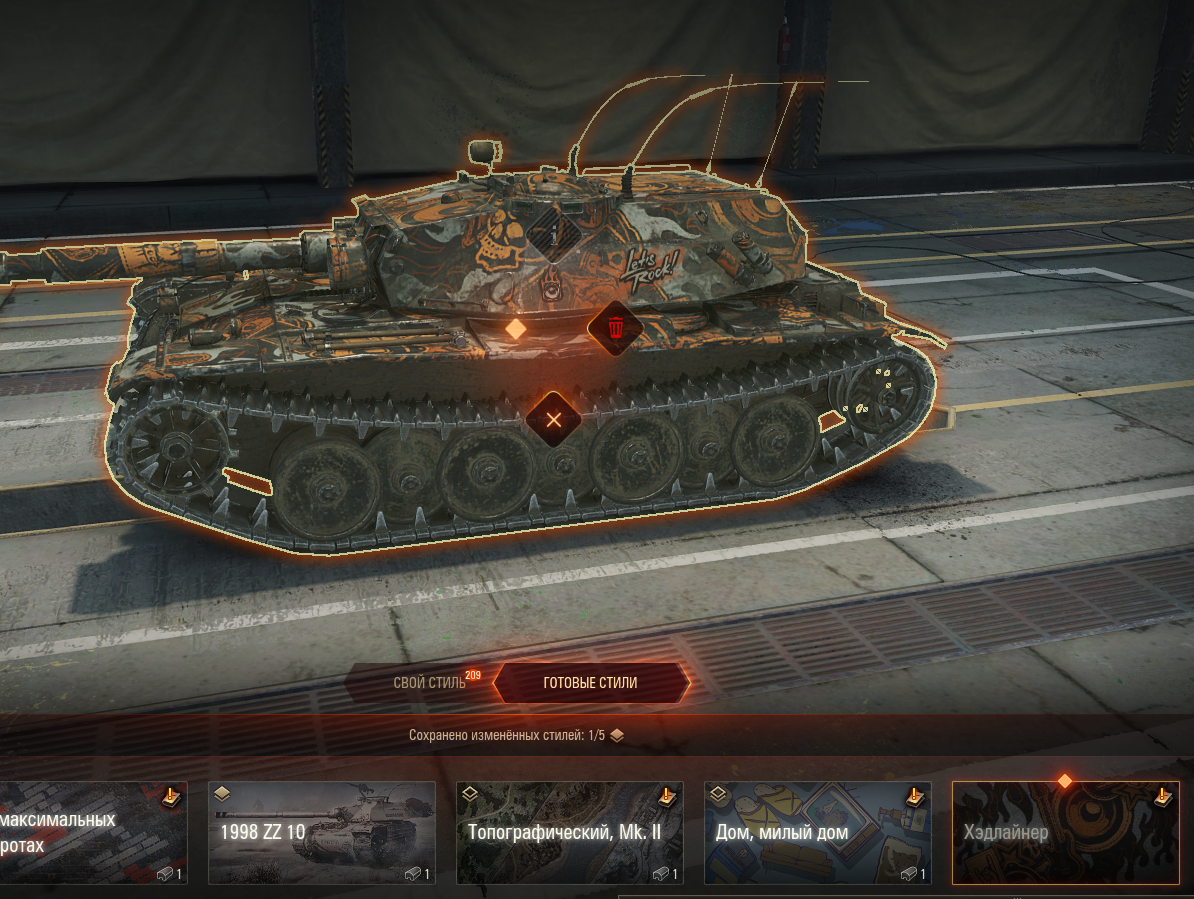This screenshot has height=899, width=1194.
Task: Choose the «Топографический, Mk. II» style
Action: tap(569, 833)
